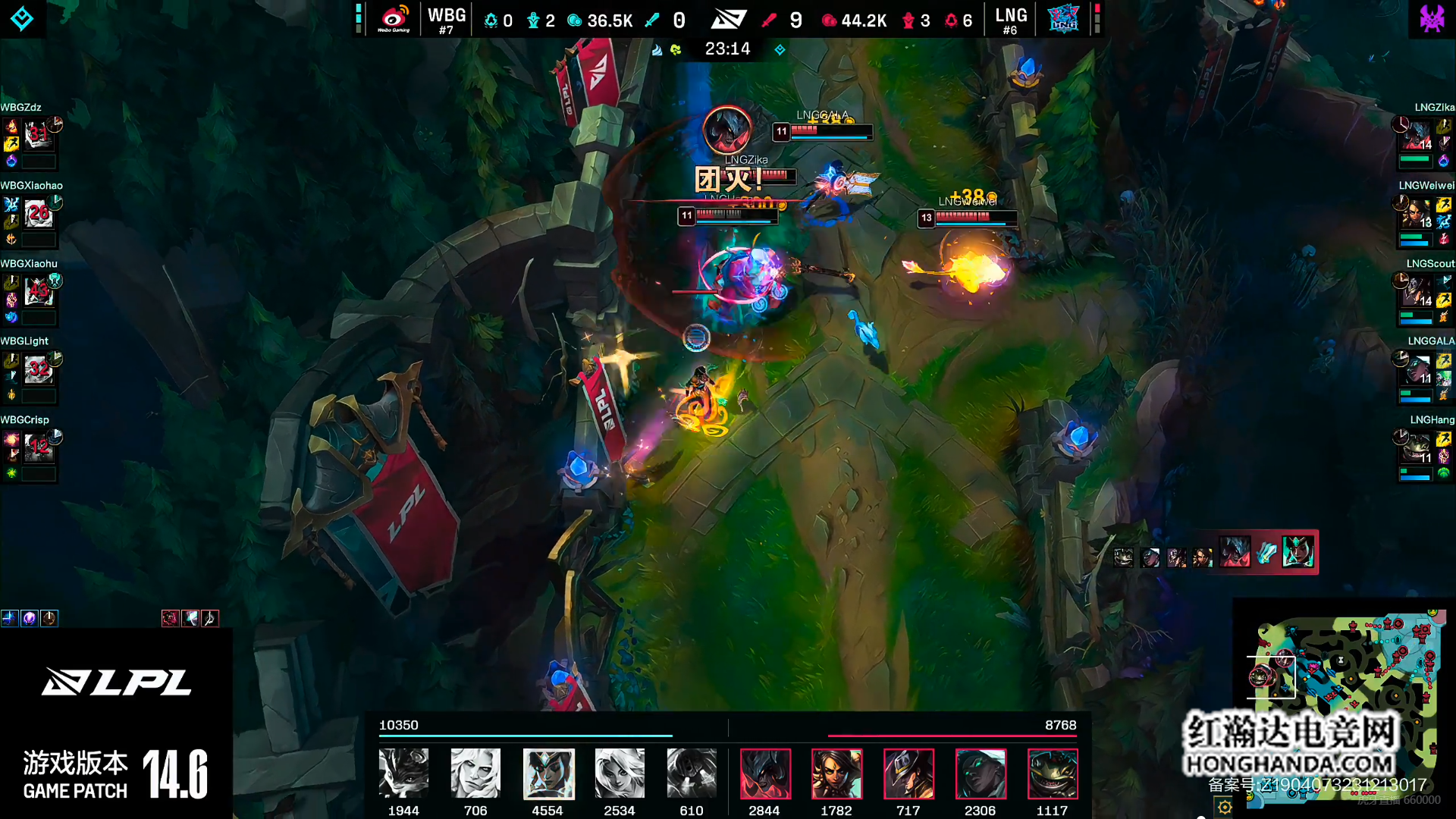The image size is (1456, 819).
Task: Select WBGLight's champion portrait
Action: click(x=38, y=370)
